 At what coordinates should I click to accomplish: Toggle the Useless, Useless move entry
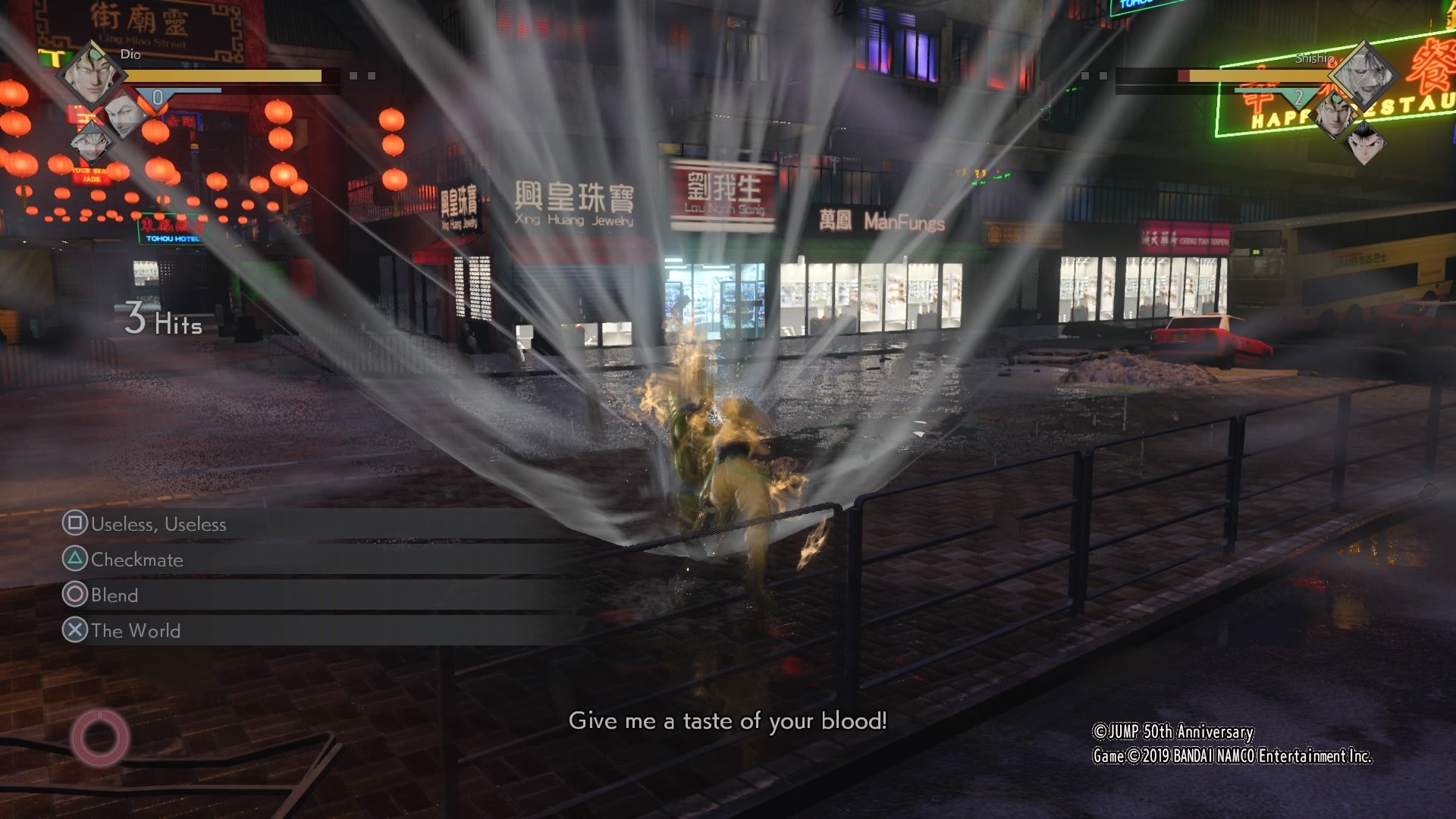[159, 524]
